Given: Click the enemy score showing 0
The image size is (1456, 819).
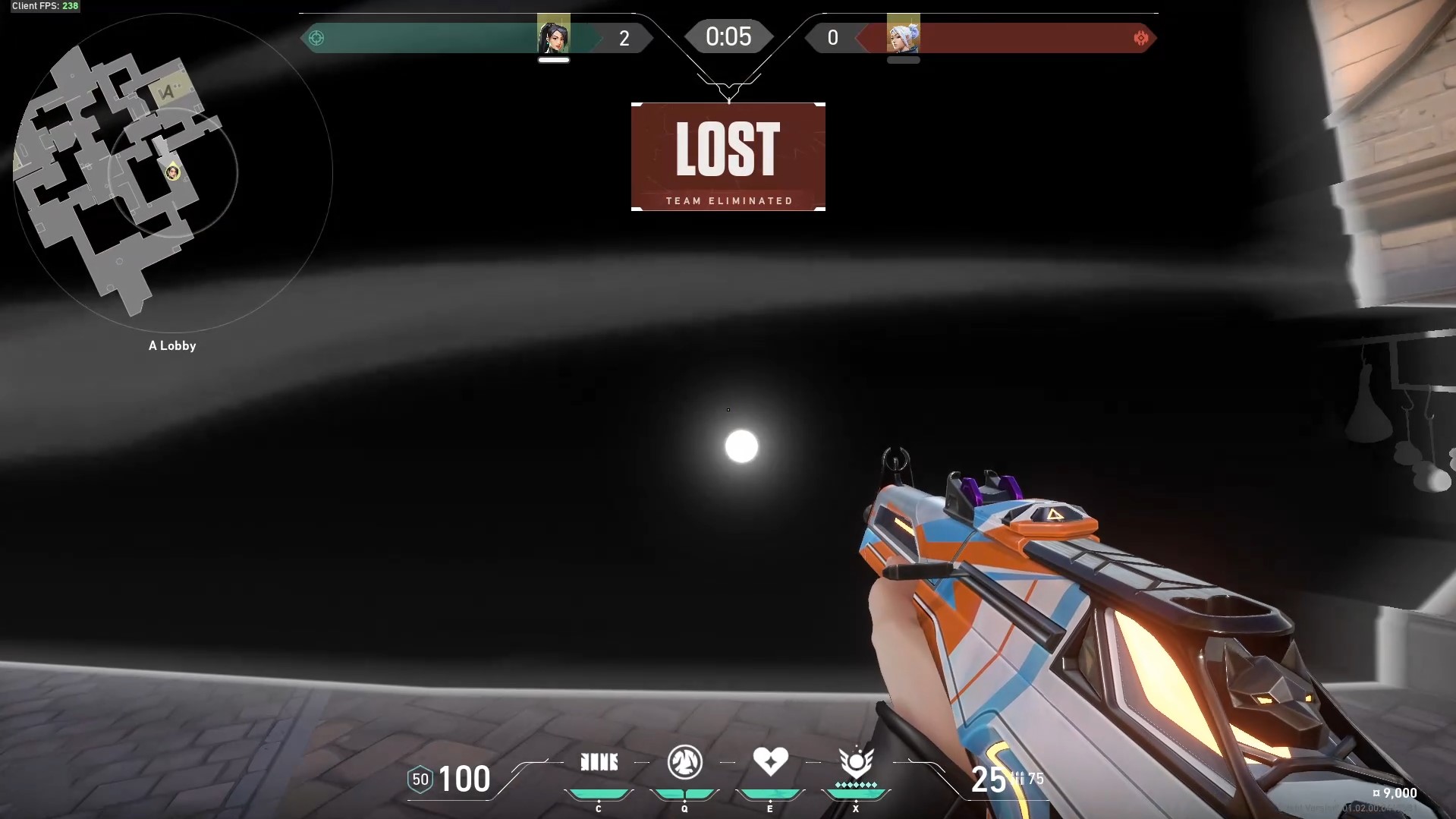Looking at the screenshot, I should click(833, 37).
